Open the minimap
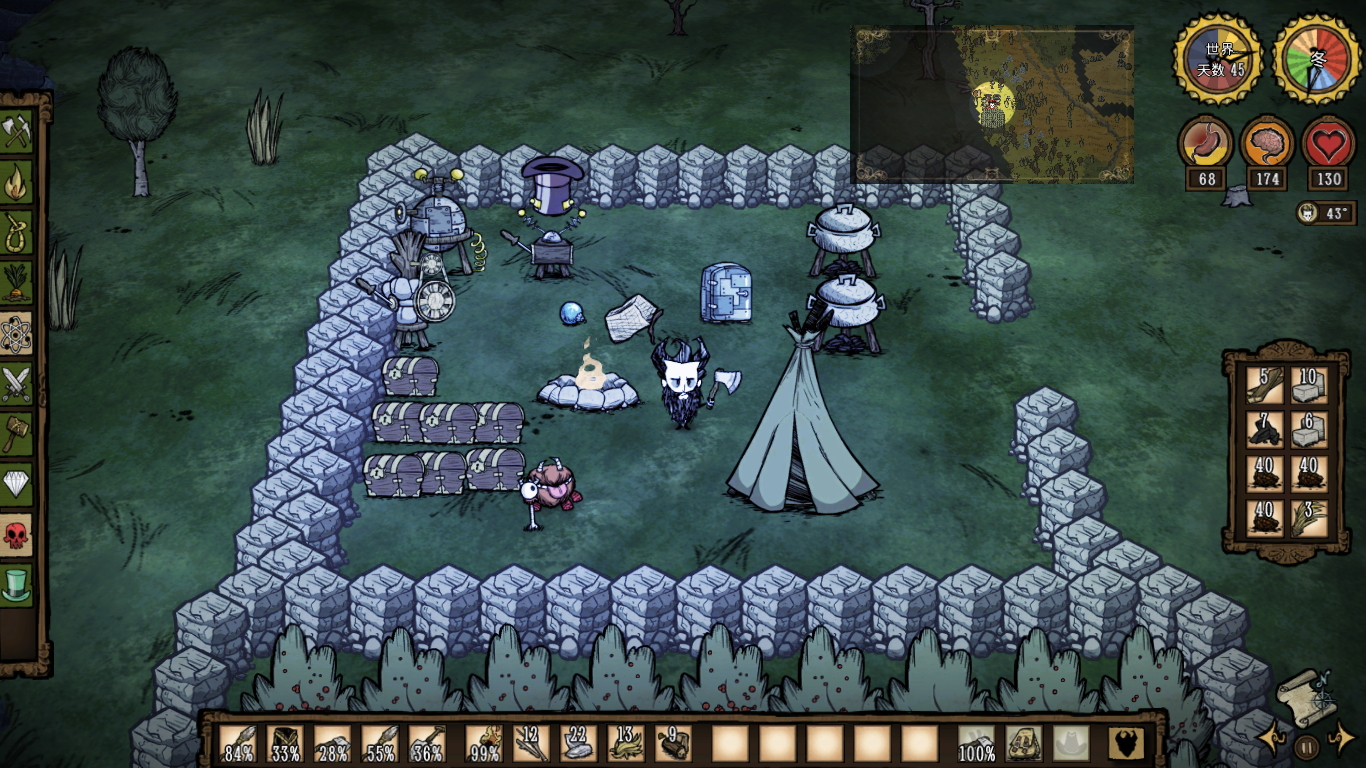This screenshot has width=1366, height=768. click(x=992, y=104)
